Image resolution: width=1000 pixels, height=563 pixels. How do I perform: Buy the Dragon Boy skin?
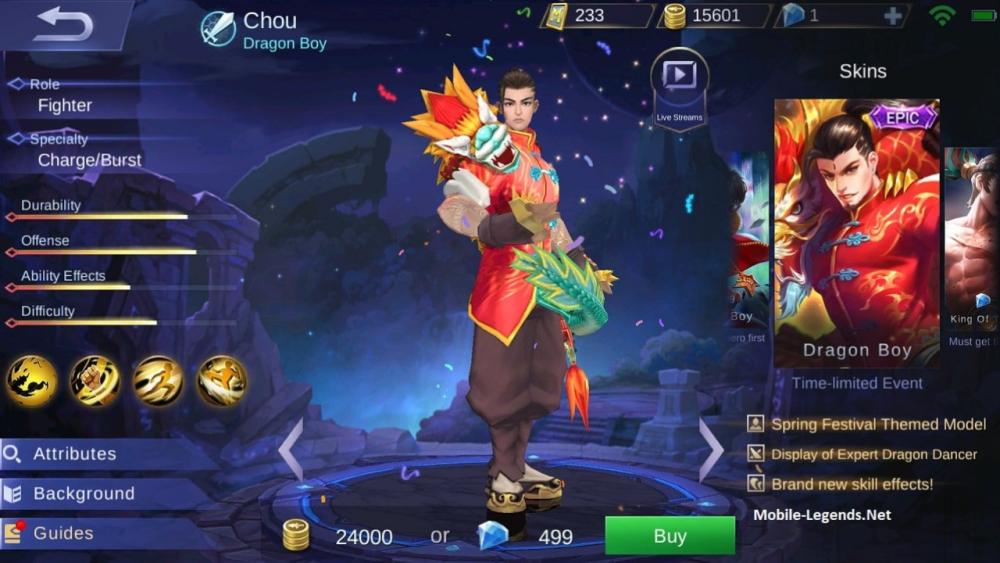(669, 536)
